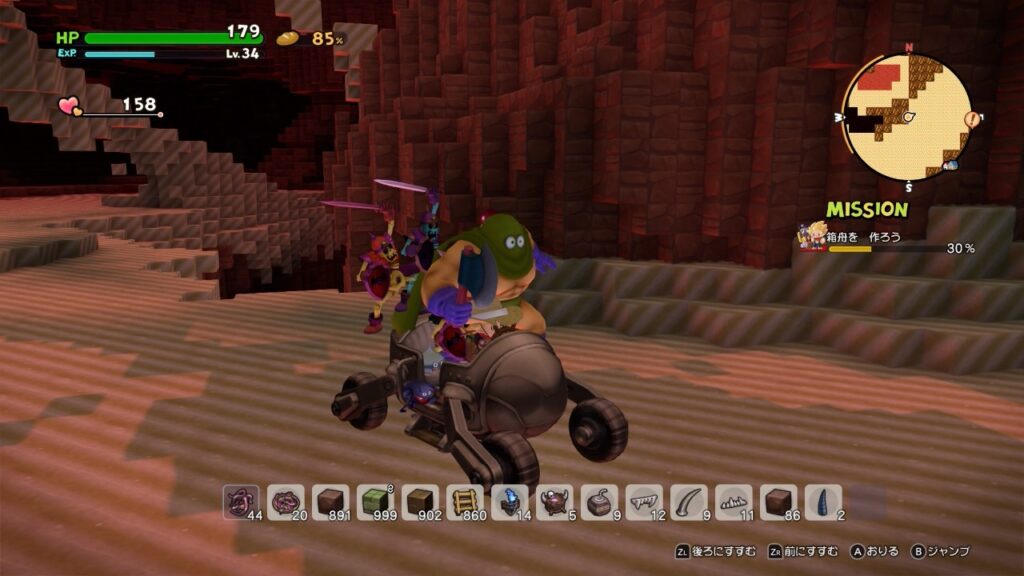Open the circular minimap

point(907,116)
